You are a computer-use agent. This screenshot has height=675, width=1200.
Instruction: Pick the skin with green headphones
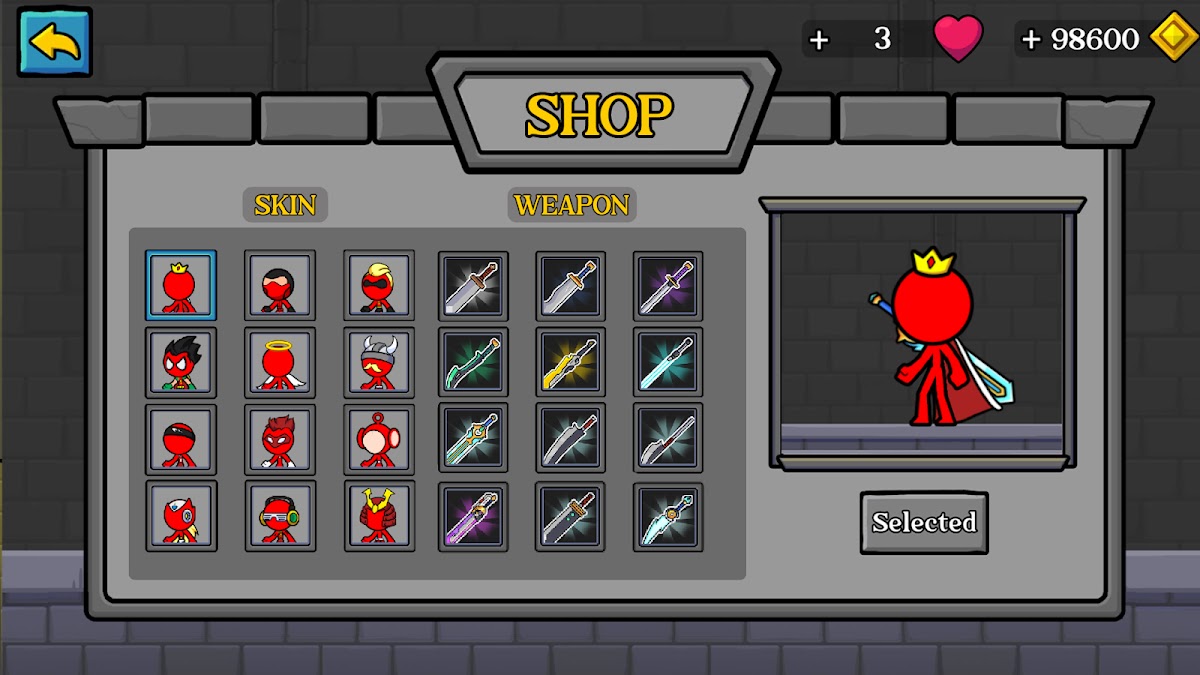[280, 516]
